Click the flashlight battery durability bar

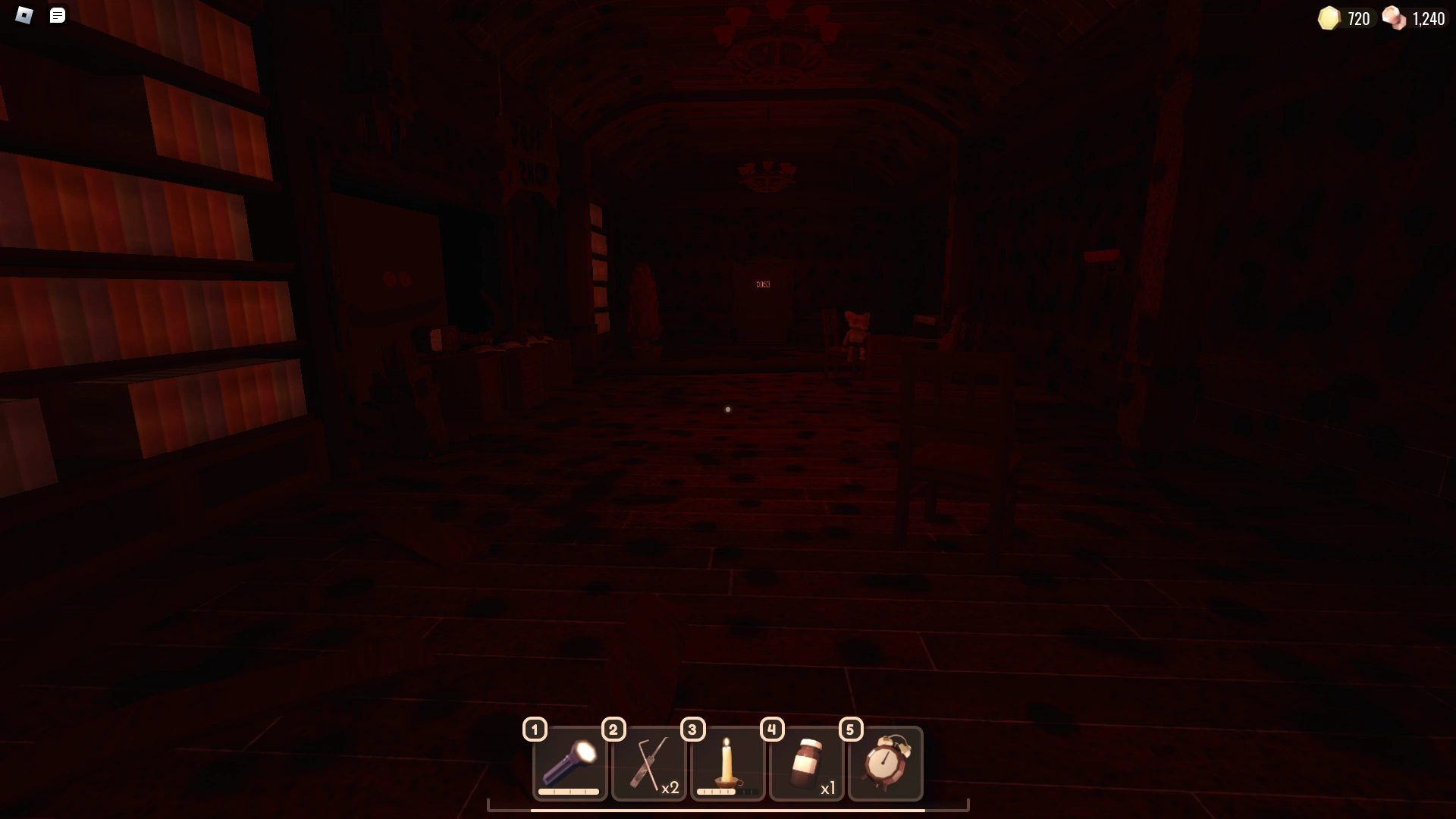pos(570,791)
